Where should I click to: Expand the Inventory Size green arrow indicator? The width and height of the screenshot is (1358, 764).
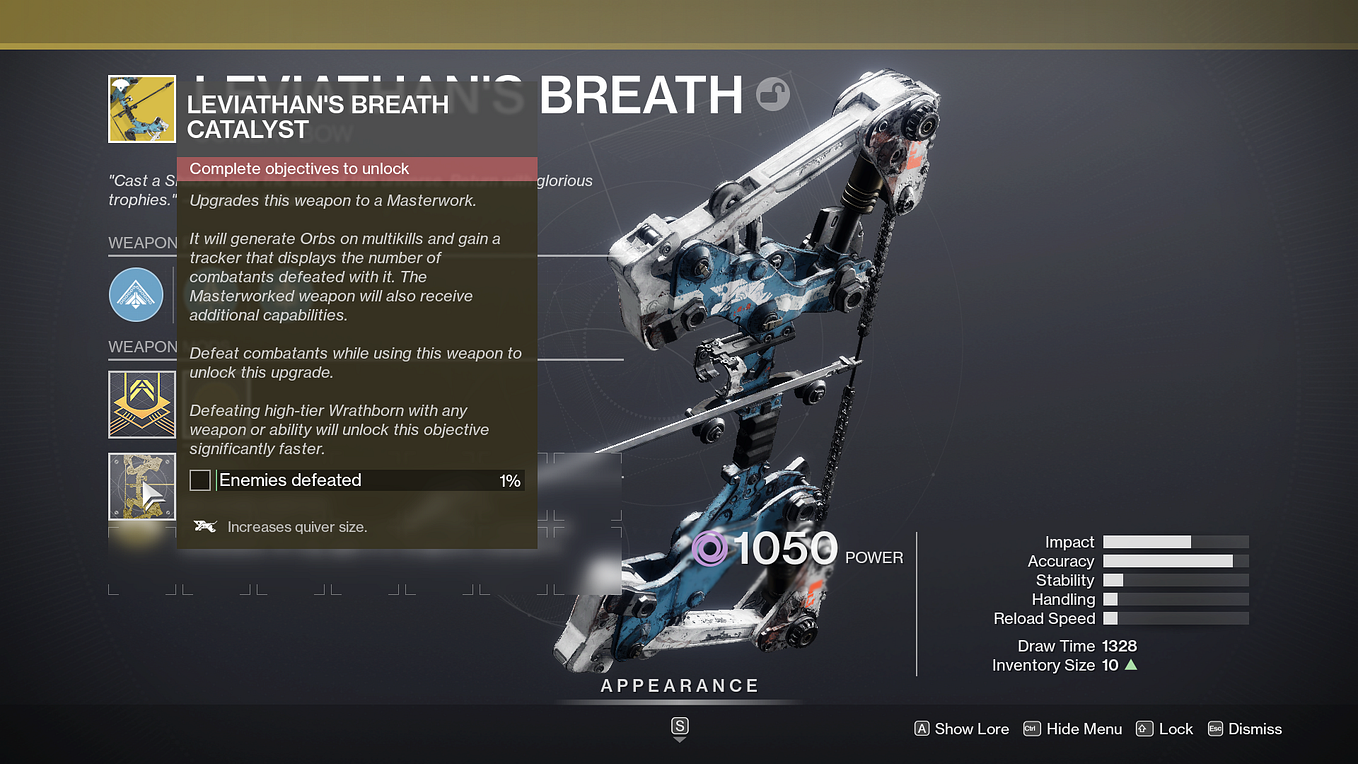click(1130, 664)
